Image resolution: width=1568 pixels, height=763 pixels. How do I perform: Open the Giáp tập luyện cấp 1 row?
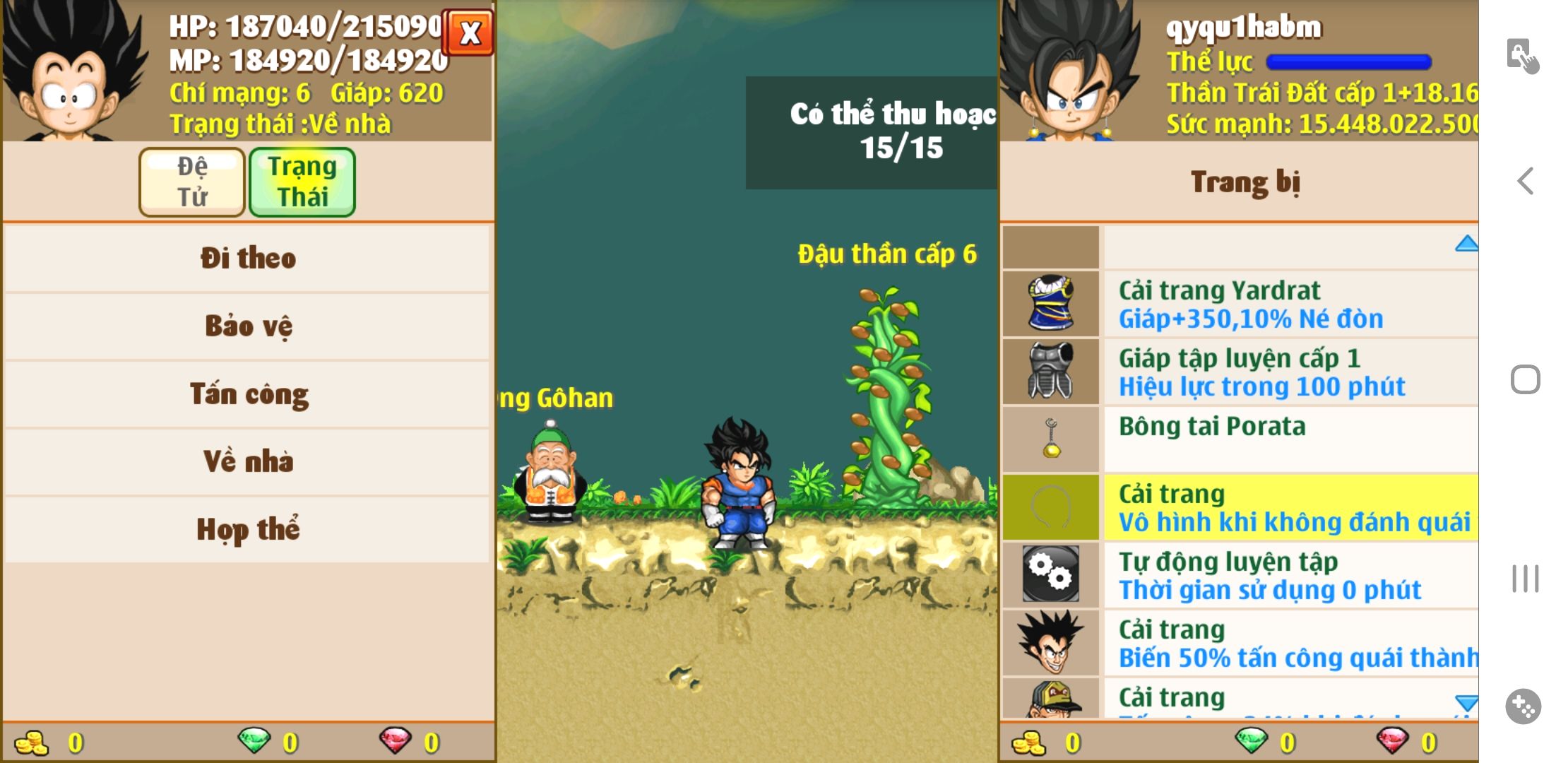1240,372
